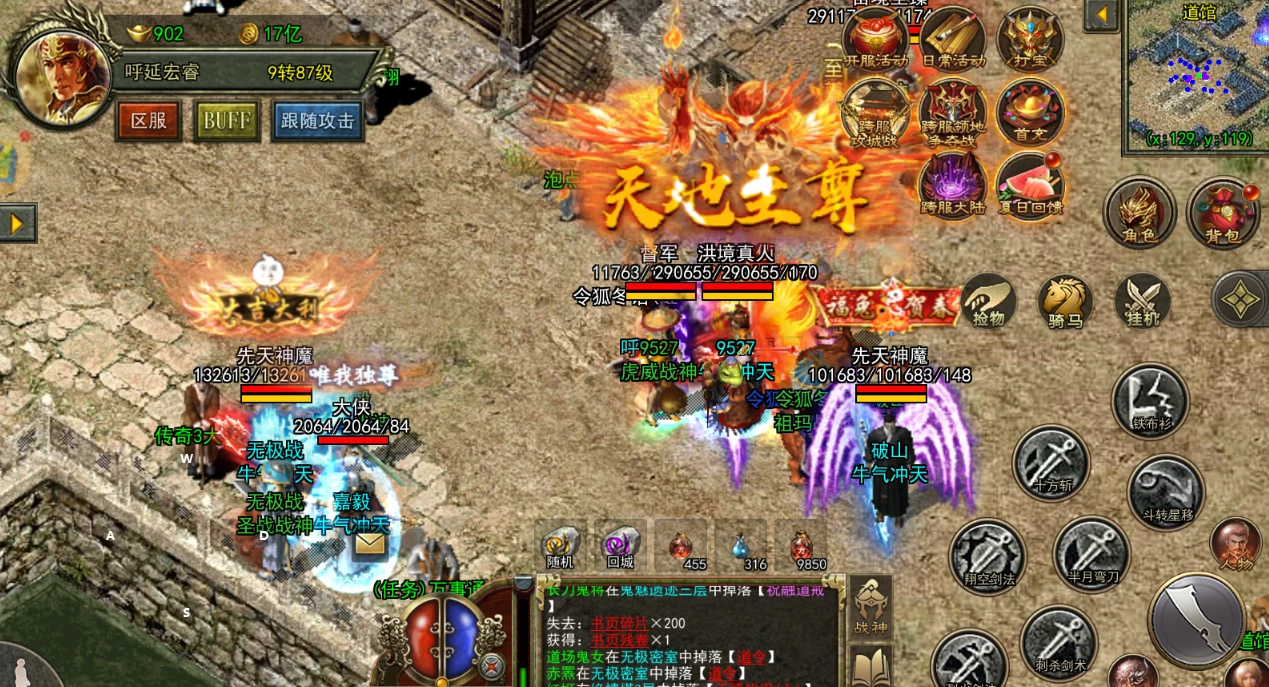
Task: Open the 区服 server button
Action: coord(149,121)
